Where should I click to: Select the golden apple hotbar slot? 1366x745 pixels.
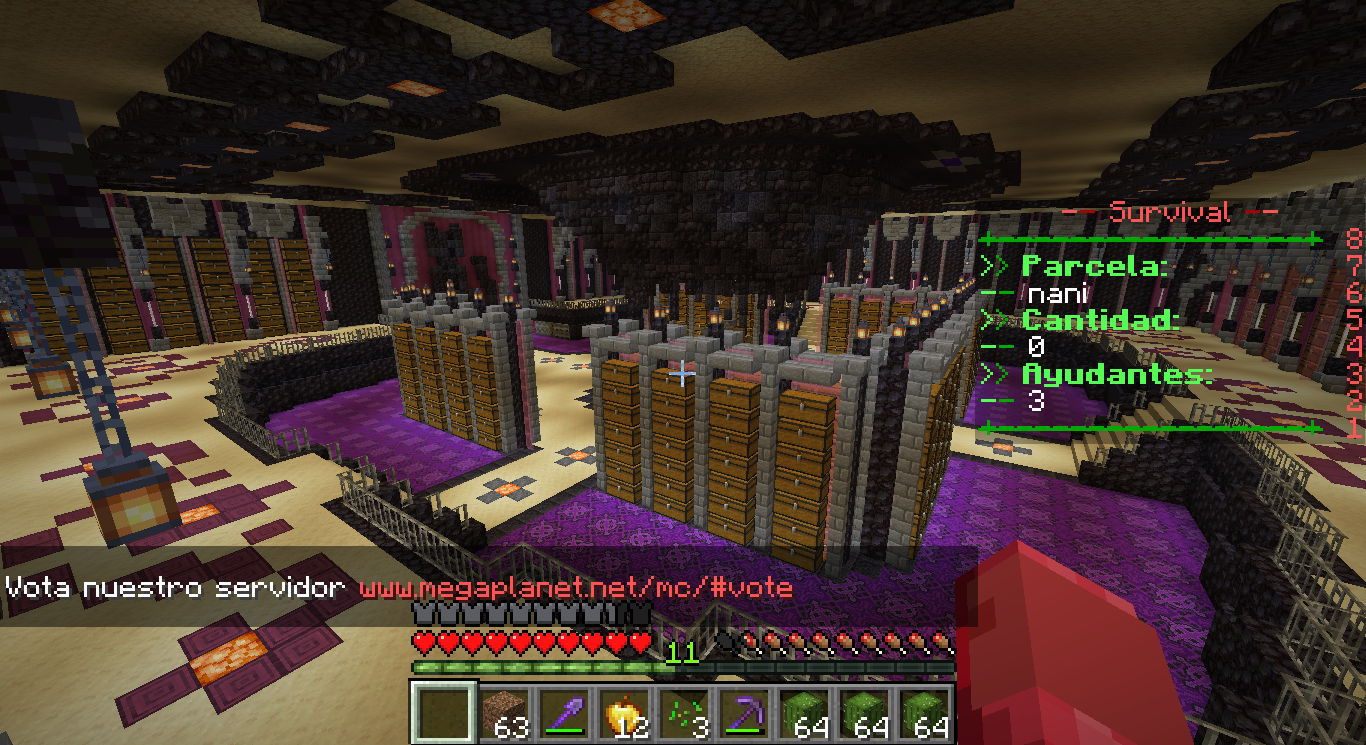(624, 713)
